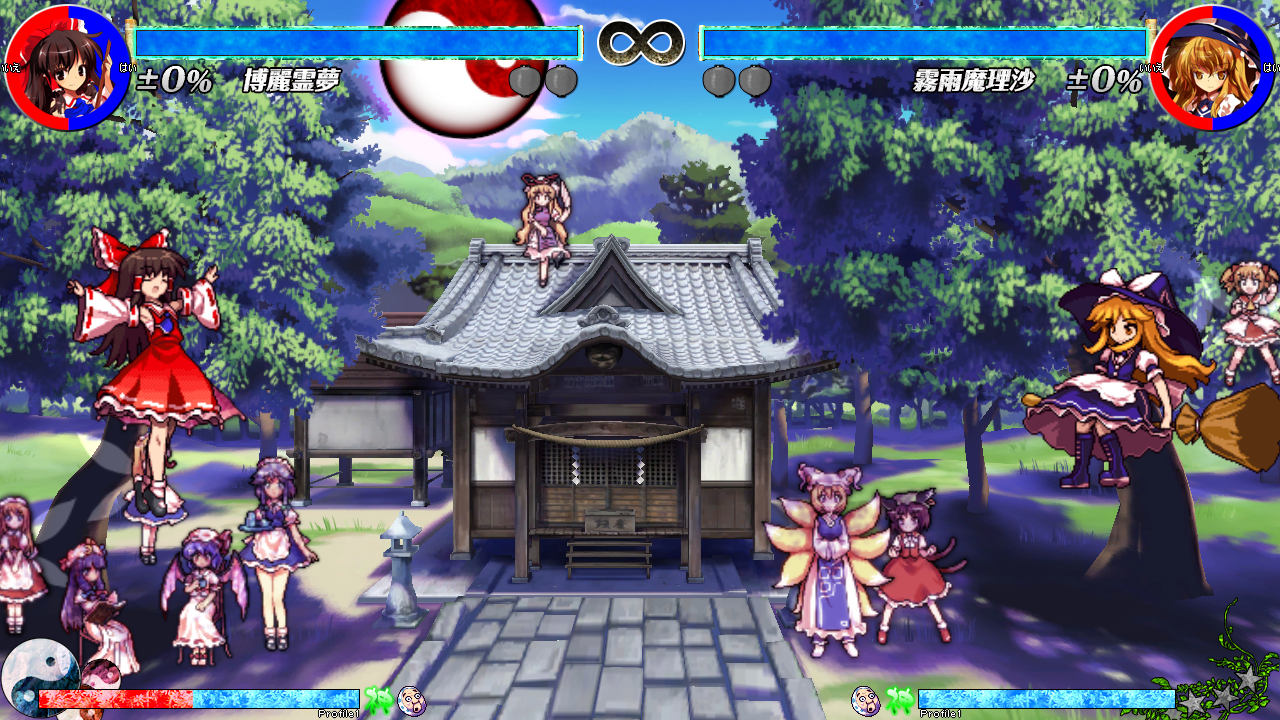Image resolution: width=1280 pixels, height=720 pixels.
Task: Choose player one's green kanji icon
Action: click(x=377, y=700)
